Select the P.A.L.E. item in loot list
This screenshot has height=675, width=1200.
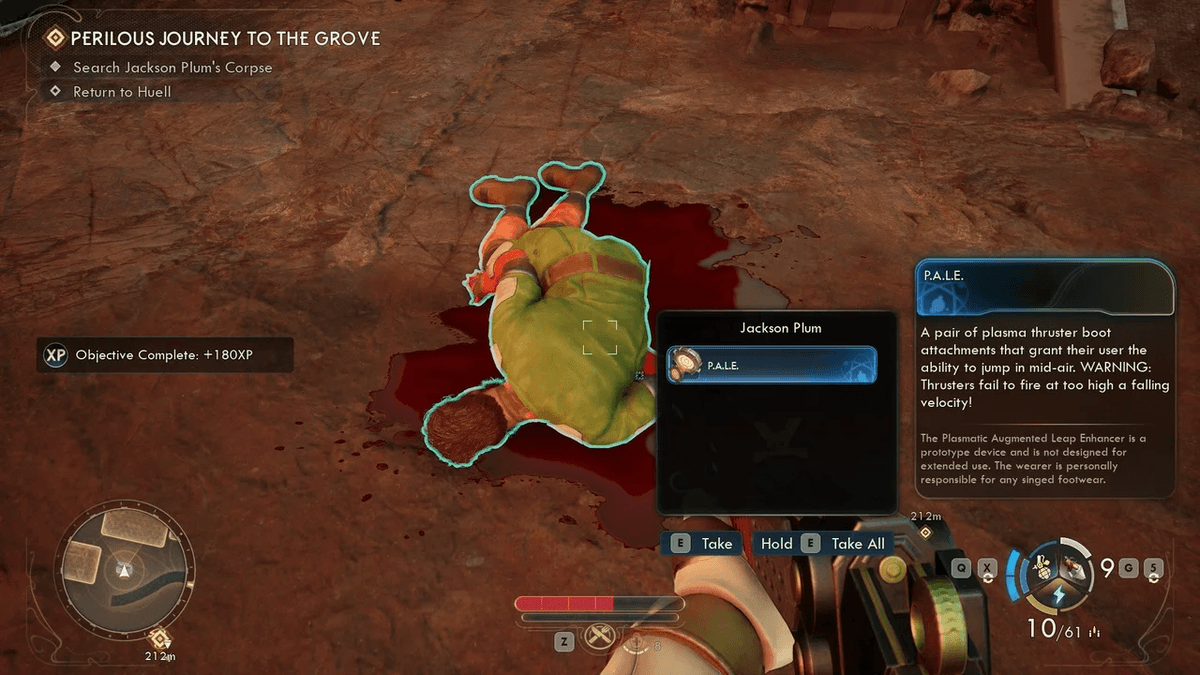pos(771,365)
